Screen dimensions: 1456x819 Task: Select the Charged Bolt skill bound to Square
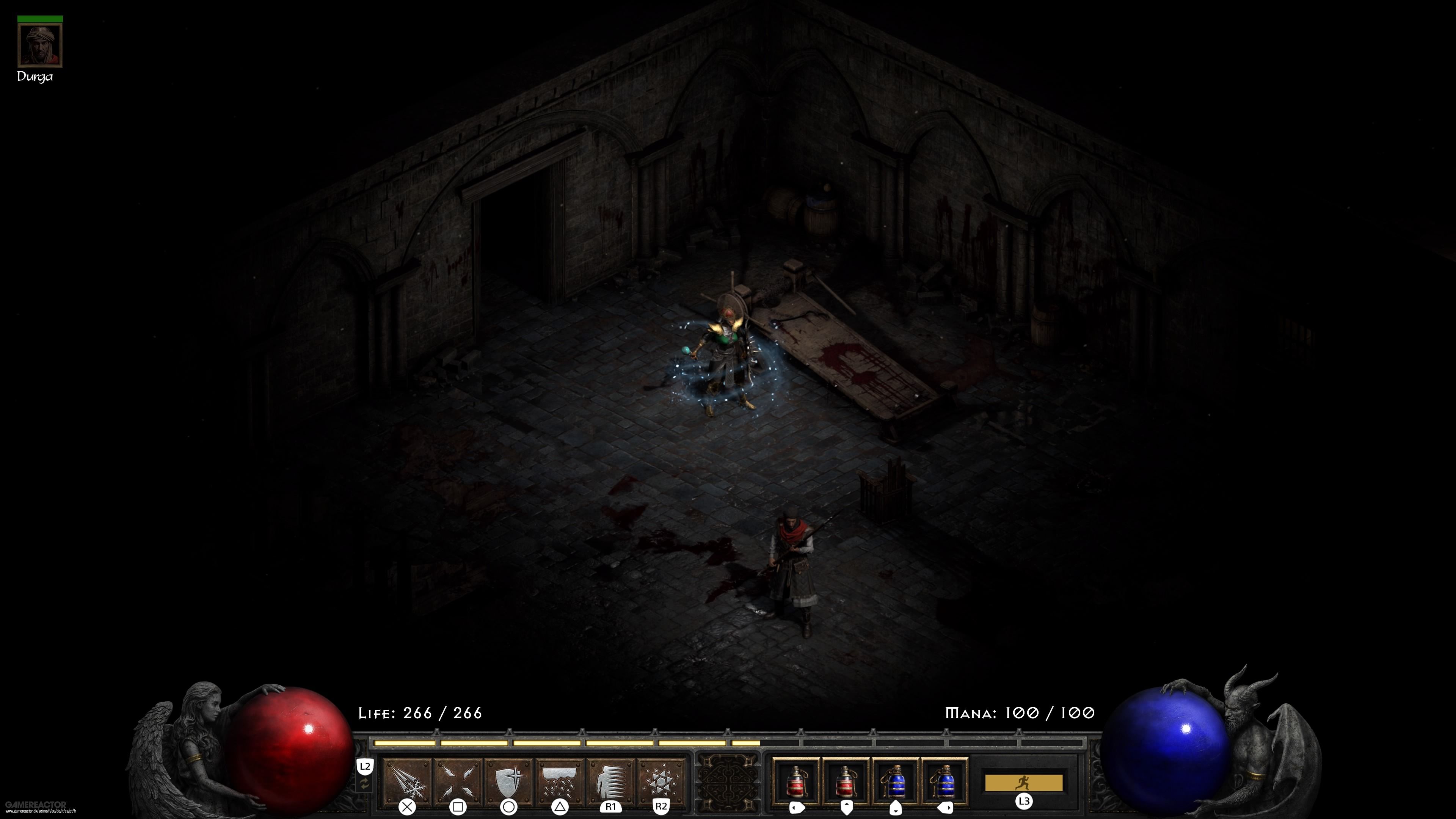point(458,782)
